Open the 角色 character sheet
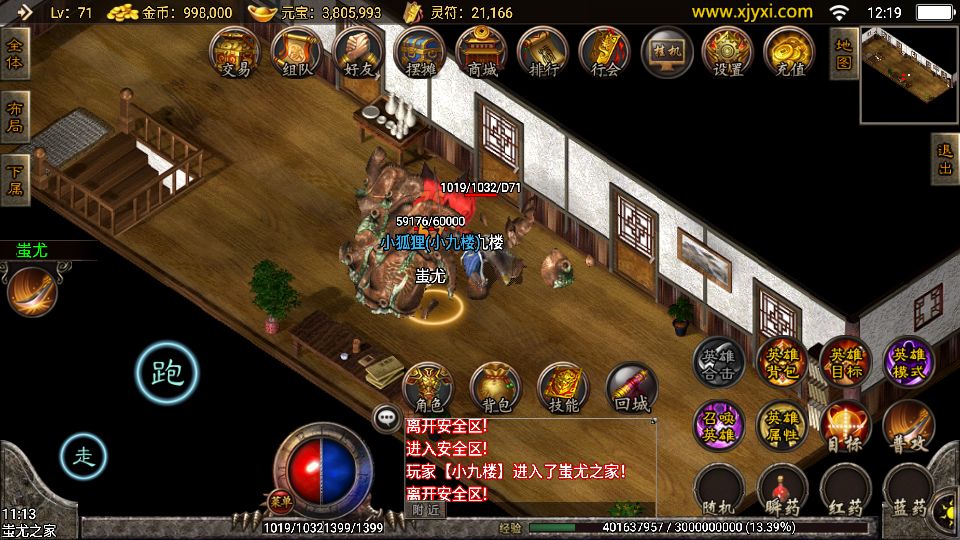Viewport: 960px width, 540px height. click(428, 388)
